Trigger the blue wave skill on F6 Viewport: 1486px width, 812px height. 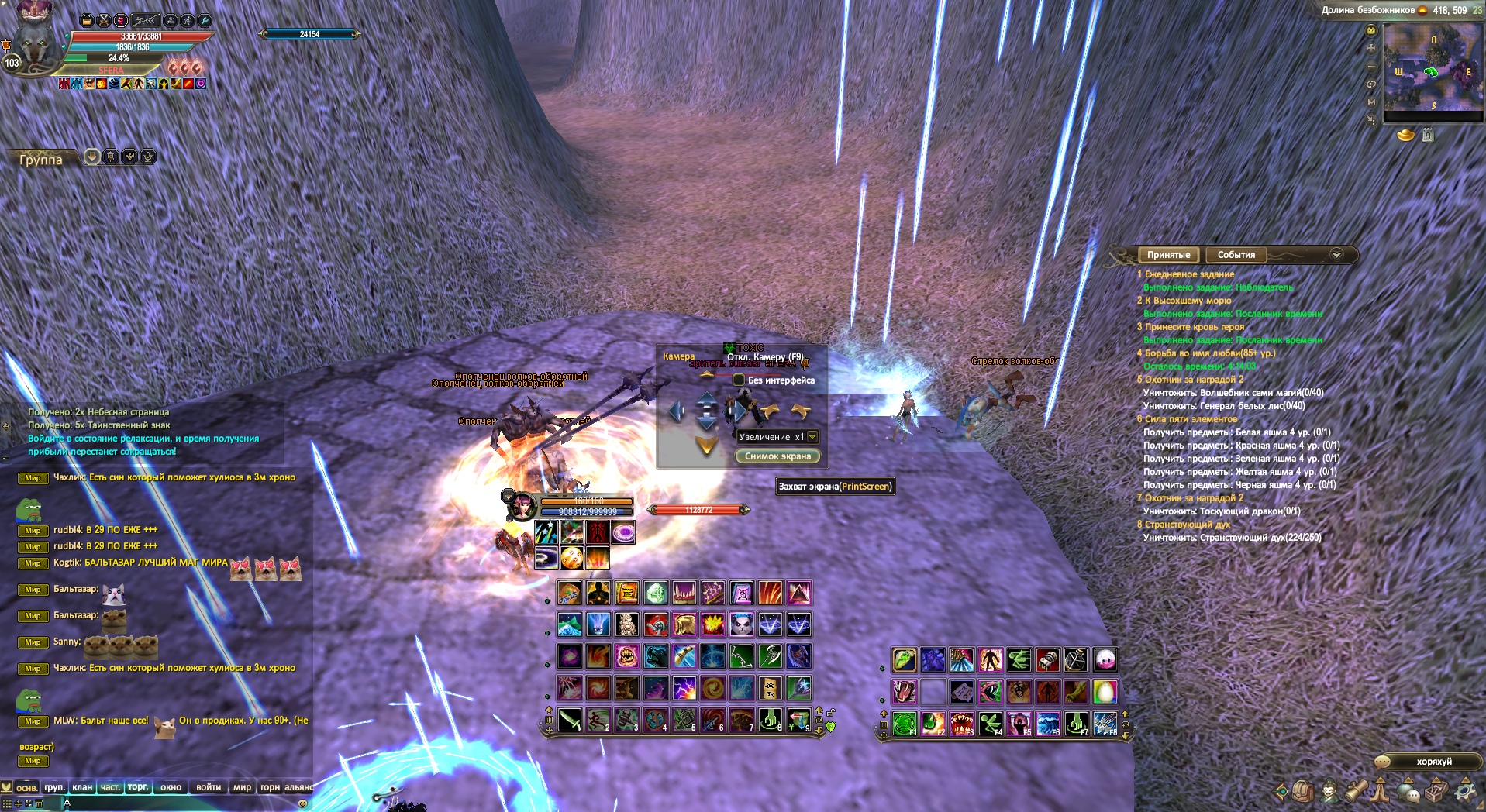click(1047, 724)
